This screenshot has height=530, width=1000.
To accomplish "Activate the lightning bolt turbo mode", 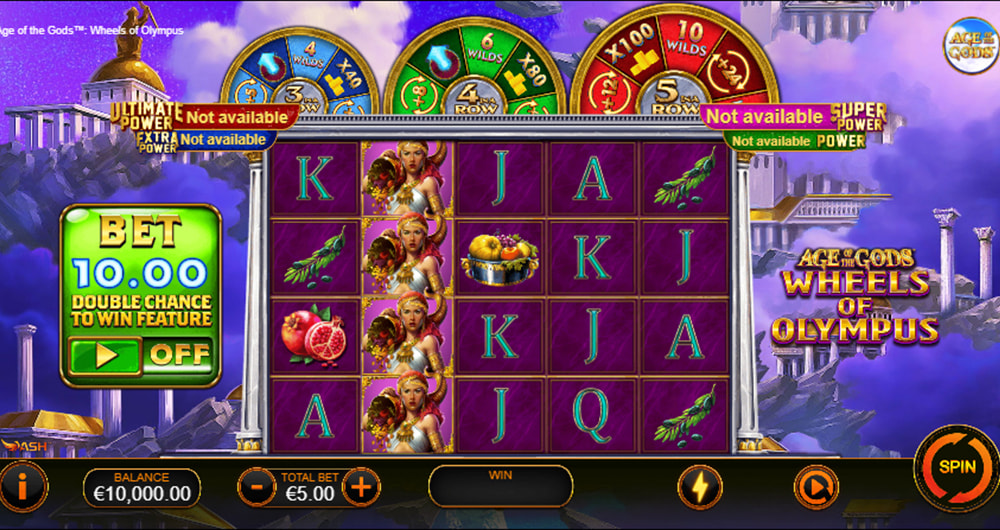I will pos(699,488).
